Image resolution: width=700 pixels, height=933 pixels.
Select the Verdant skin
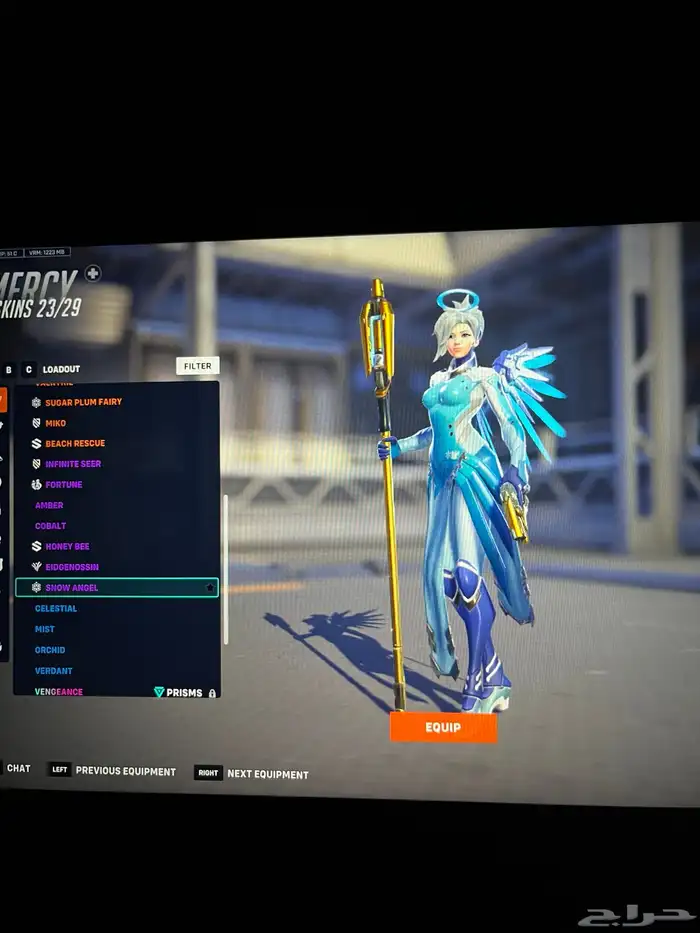coord(53,671)
